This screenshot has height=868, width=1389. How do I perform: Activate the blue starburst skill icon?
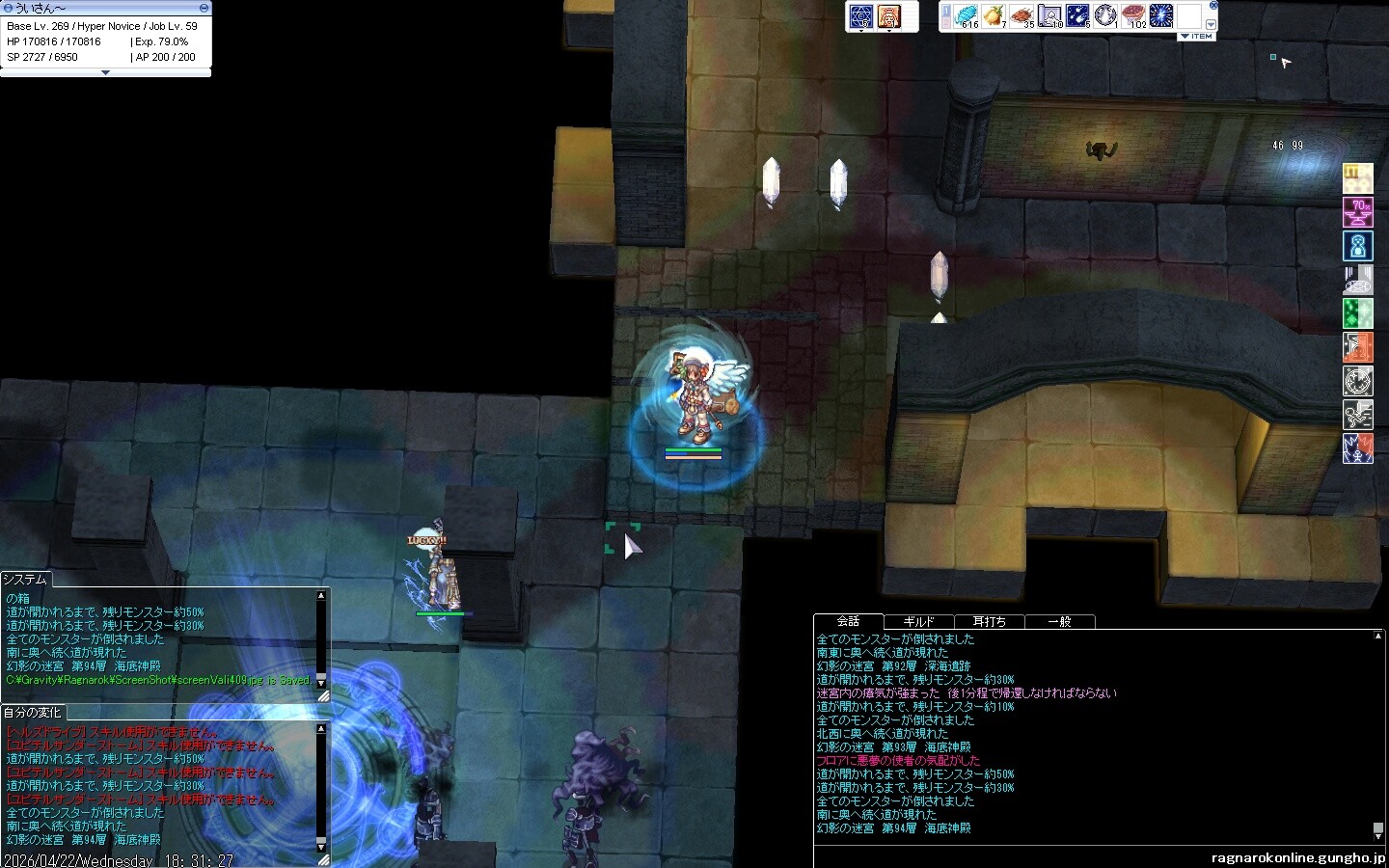coord(1161,16)
